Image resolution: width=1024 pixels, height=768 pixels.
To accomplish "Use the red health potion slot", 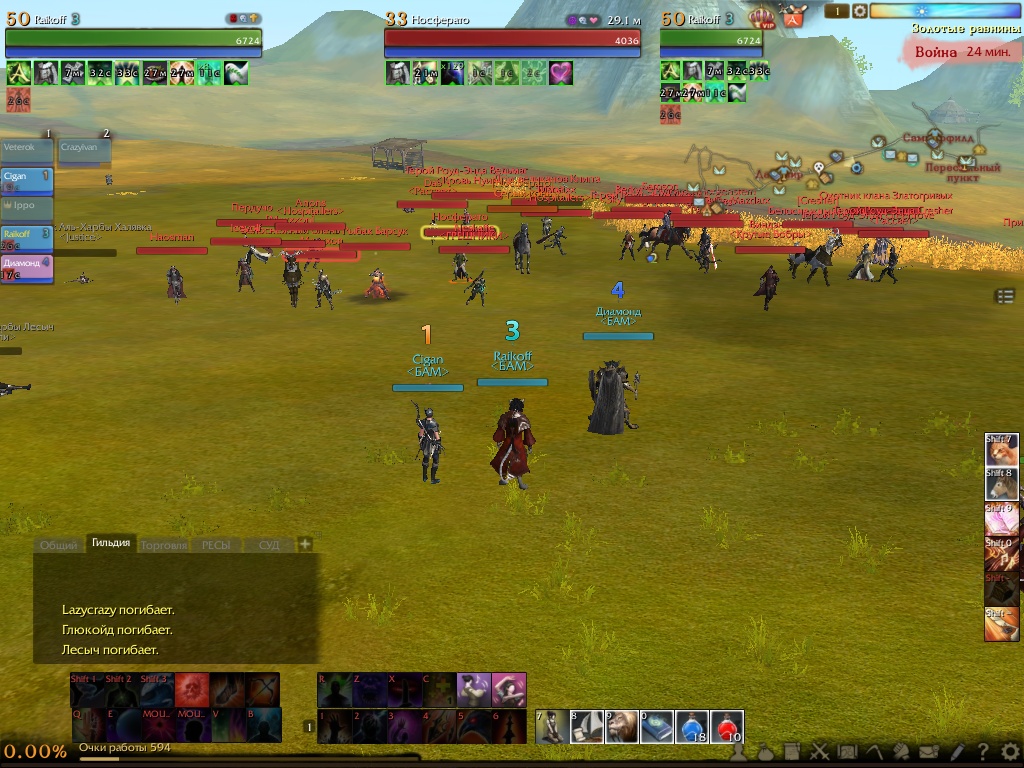I will point(727,727).
